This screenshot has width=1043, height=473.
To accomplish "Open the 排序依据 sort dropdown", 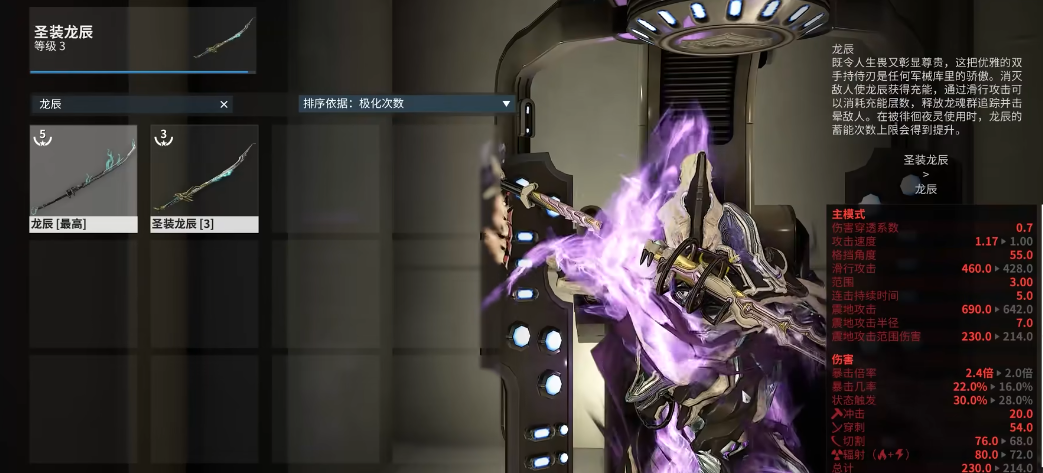I will tap(407, 103).
